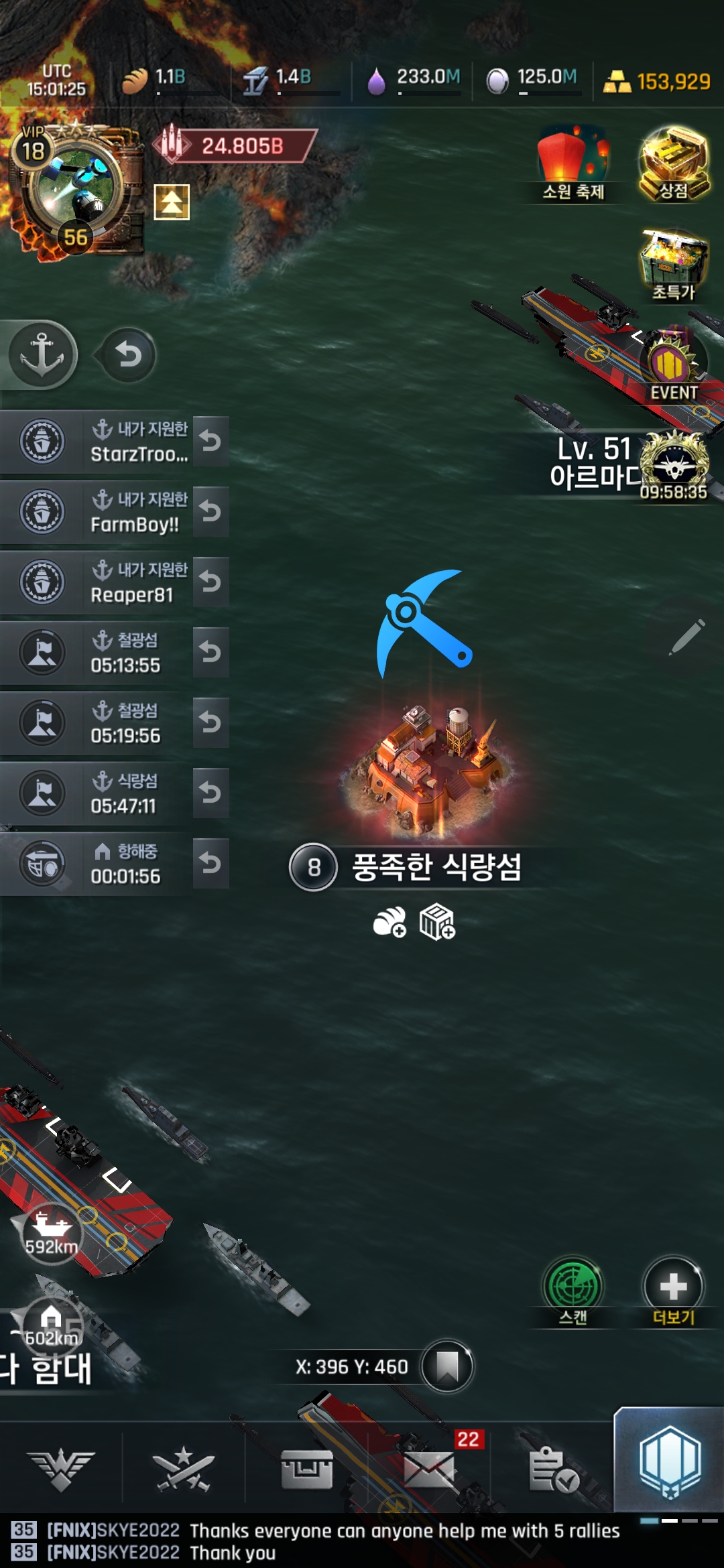
Task: Select the 풍족한 식량섬 level 8 island label
Action: (436, 867)
